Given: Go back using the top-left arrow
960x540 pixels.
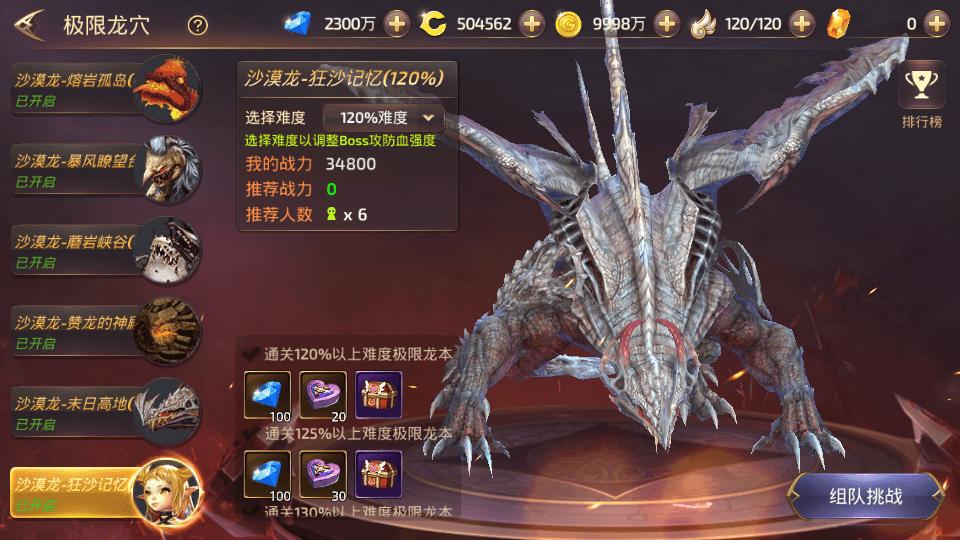Looking at the screenshot, I should pyautogui.click(x=29, y=24).
